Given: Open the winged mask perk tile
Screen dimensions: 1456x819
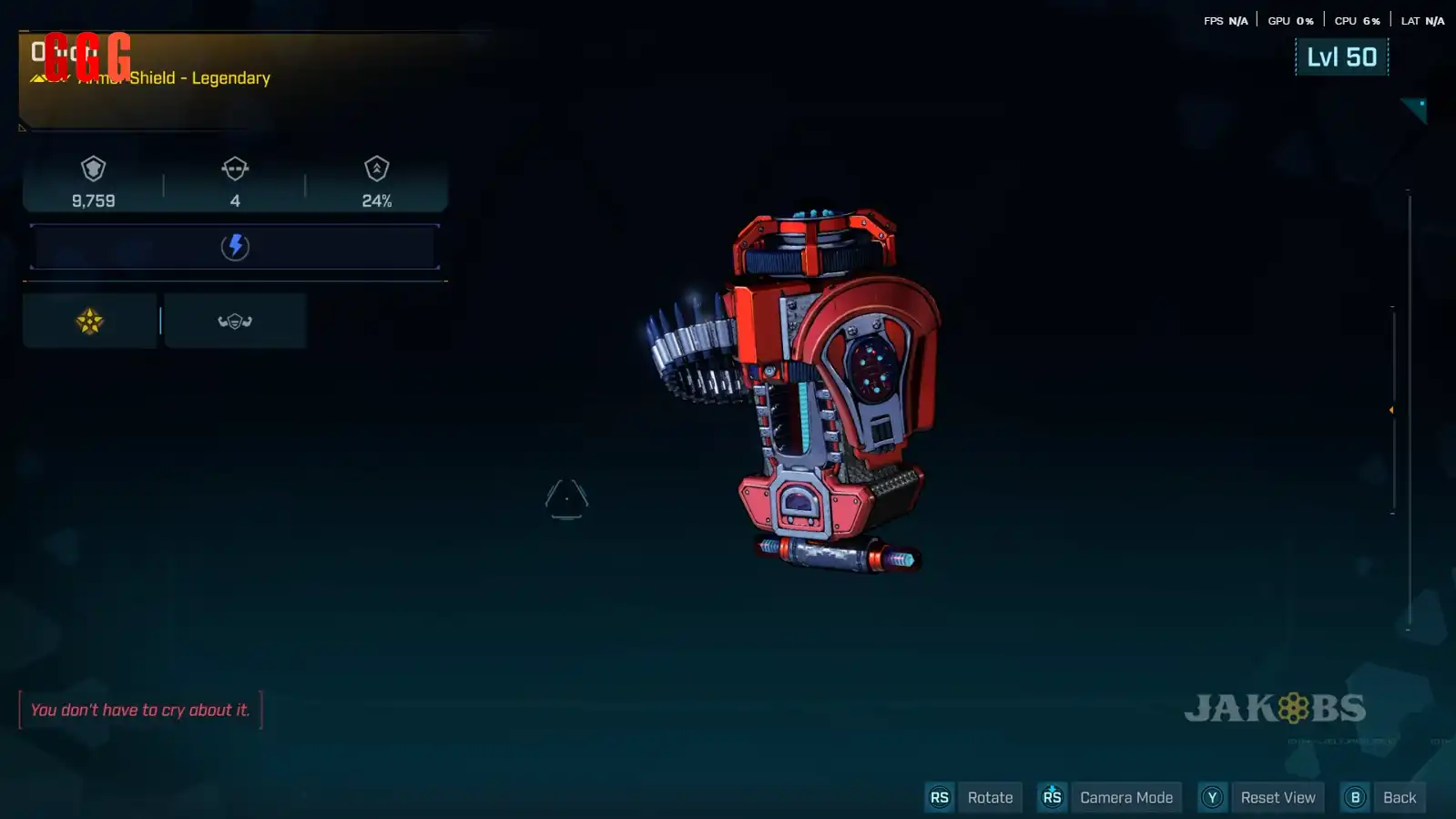Looking at the screenshot, I should tap(235, 322).
